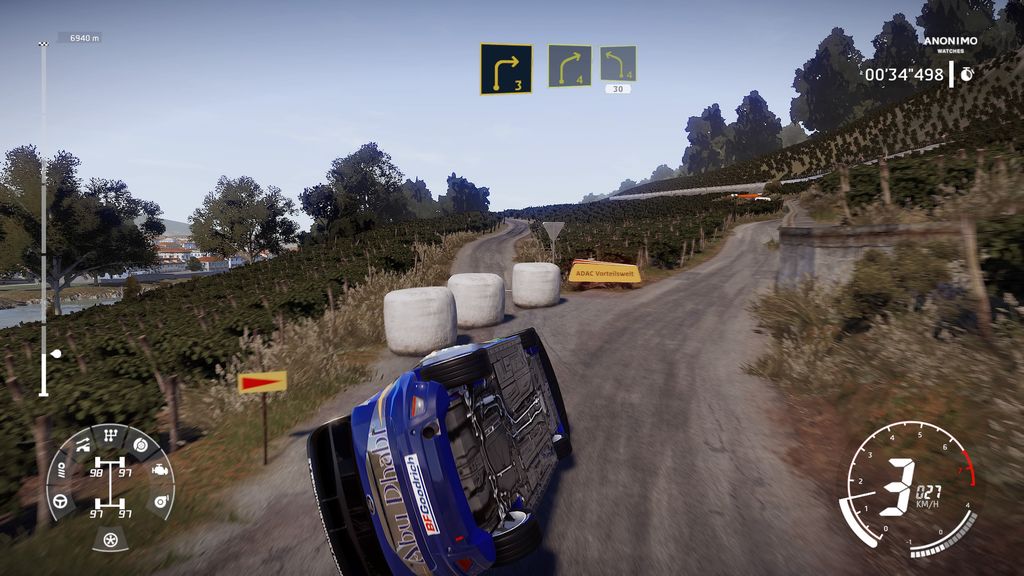Click the highlighted right 3 pace note
This screenshot has height=576, width=1024.
505,68
